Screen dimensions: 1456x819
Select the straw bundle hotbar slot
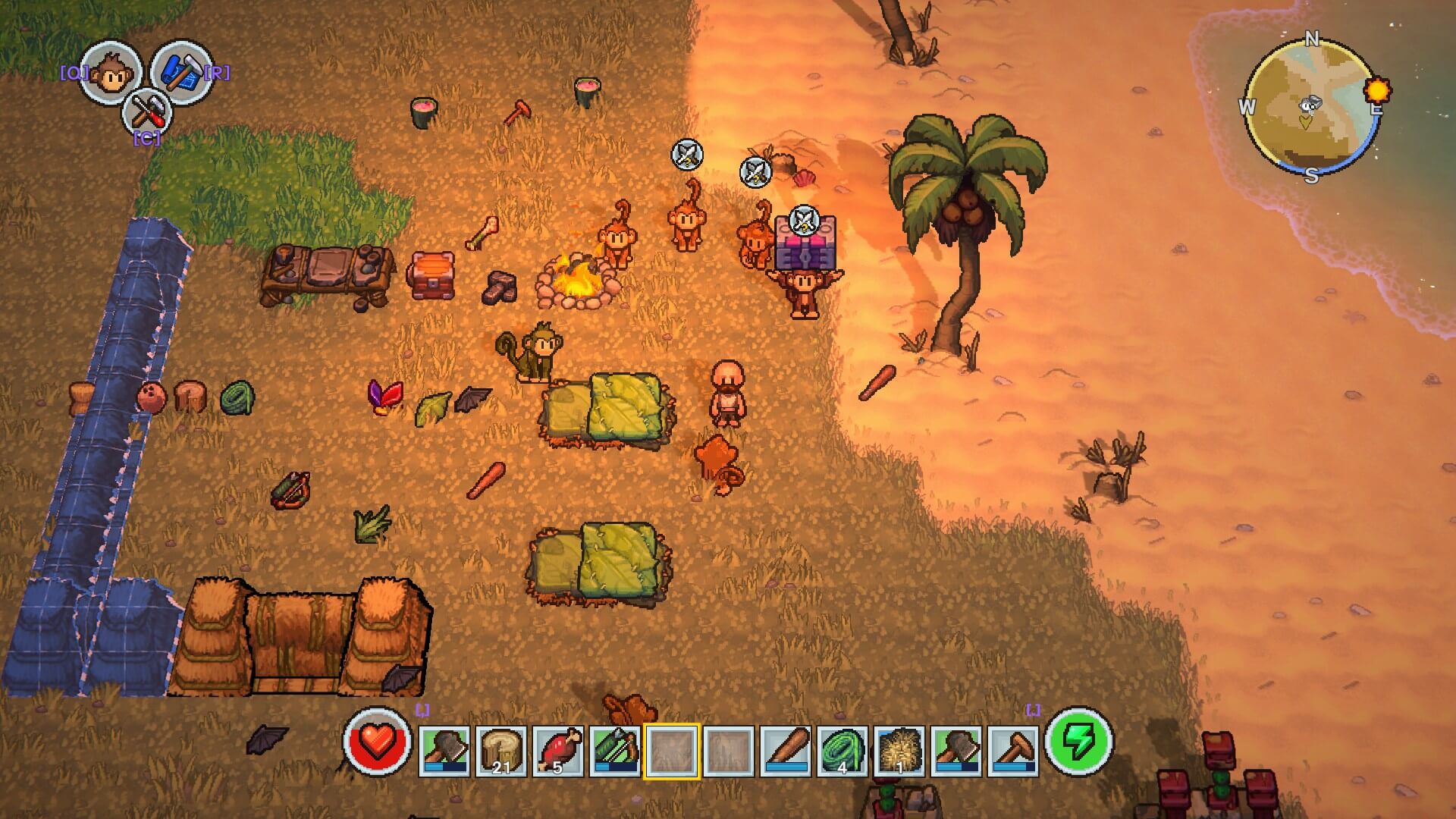tap(899, 751)
